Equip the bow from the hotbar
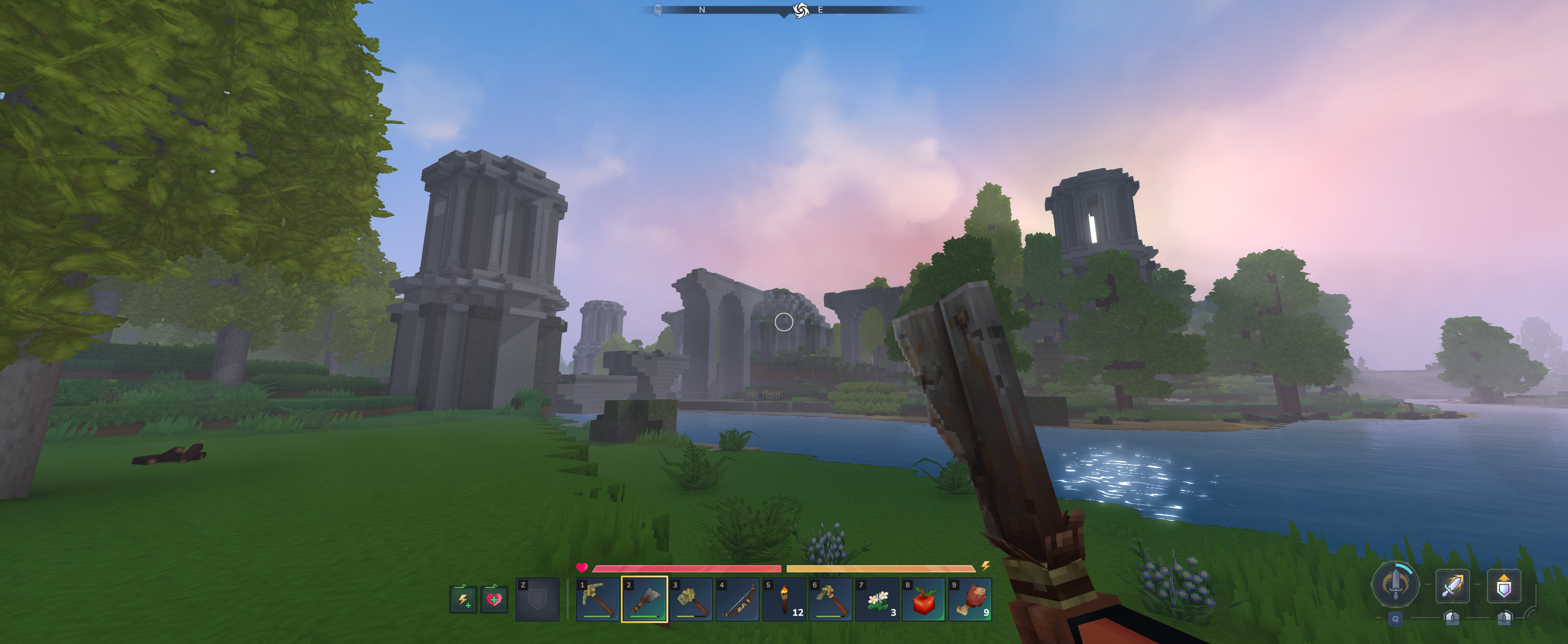 click(737, 599)
